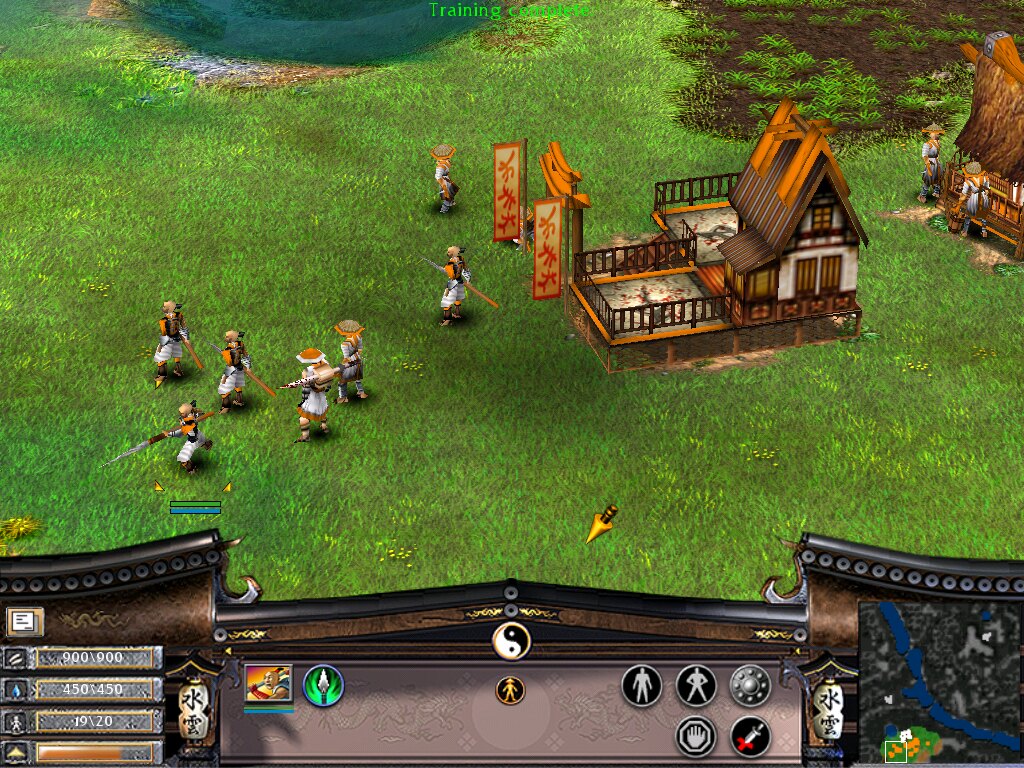The image size is (1024, 768).
Task: Select the spearman with the selection marker
Action: click(x=190, y=435)
